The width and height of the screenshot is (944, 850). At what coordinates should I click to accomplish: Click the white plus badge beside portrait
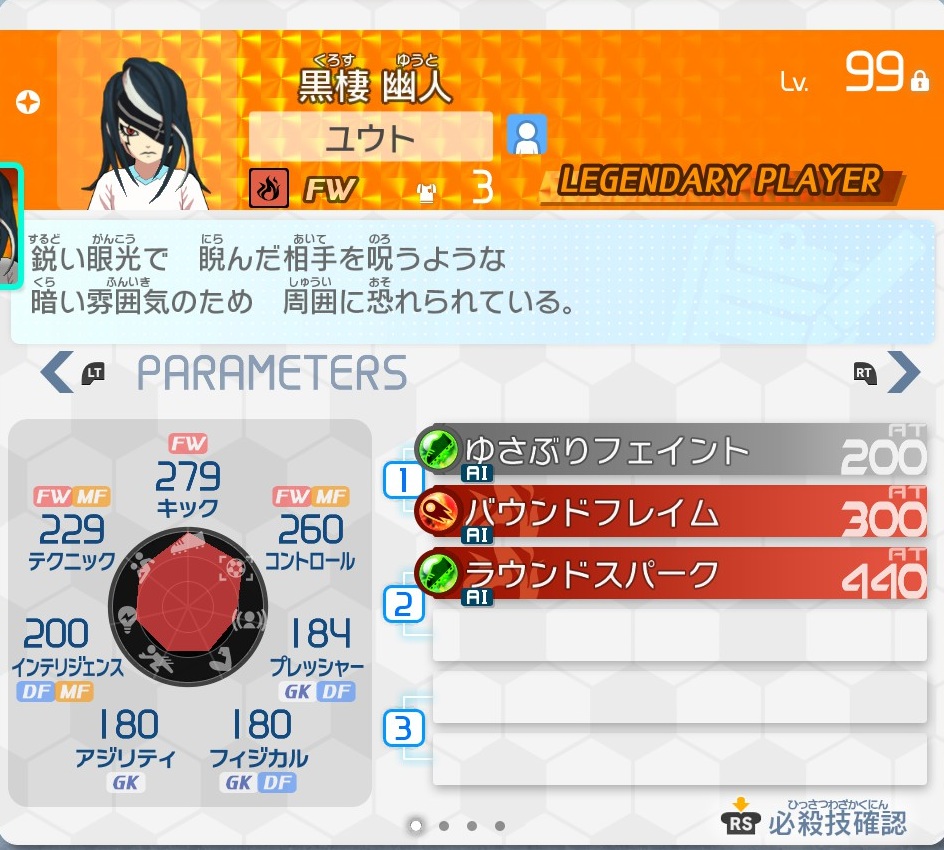pos(28,102)
